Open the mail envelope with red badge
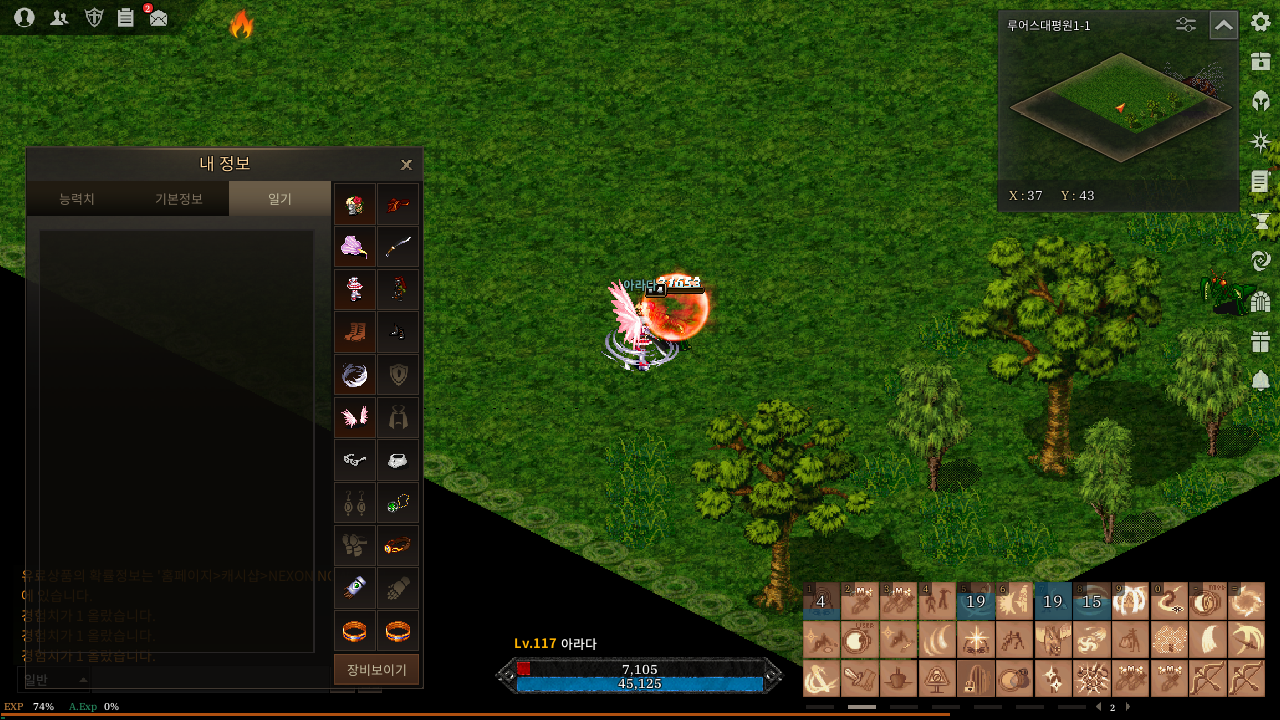This screenshot has height=720, width=1280. 157,17
